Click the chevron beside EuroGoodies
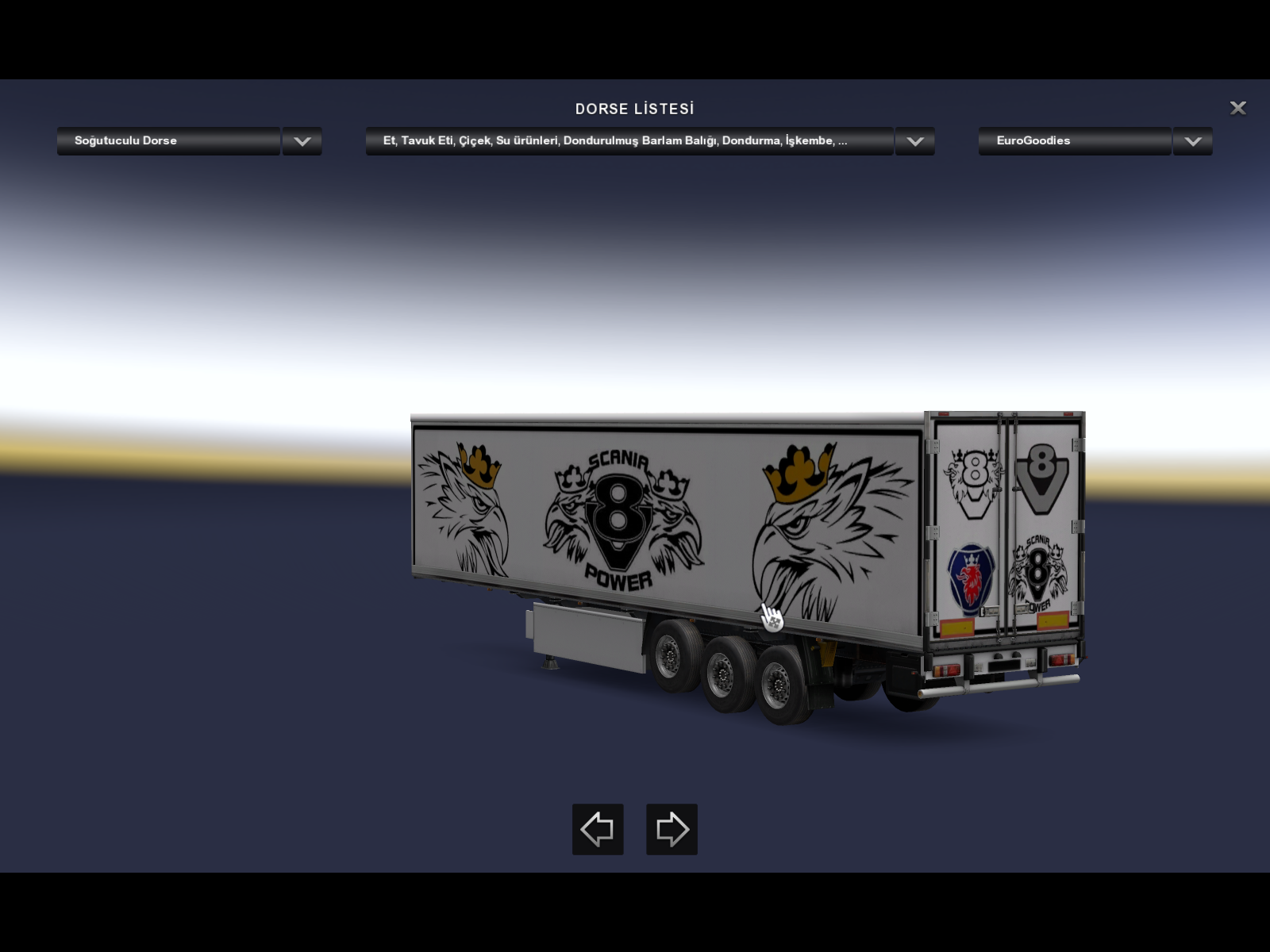The height and width of the screenshot is (952, 1270). tap(1192, 141)
